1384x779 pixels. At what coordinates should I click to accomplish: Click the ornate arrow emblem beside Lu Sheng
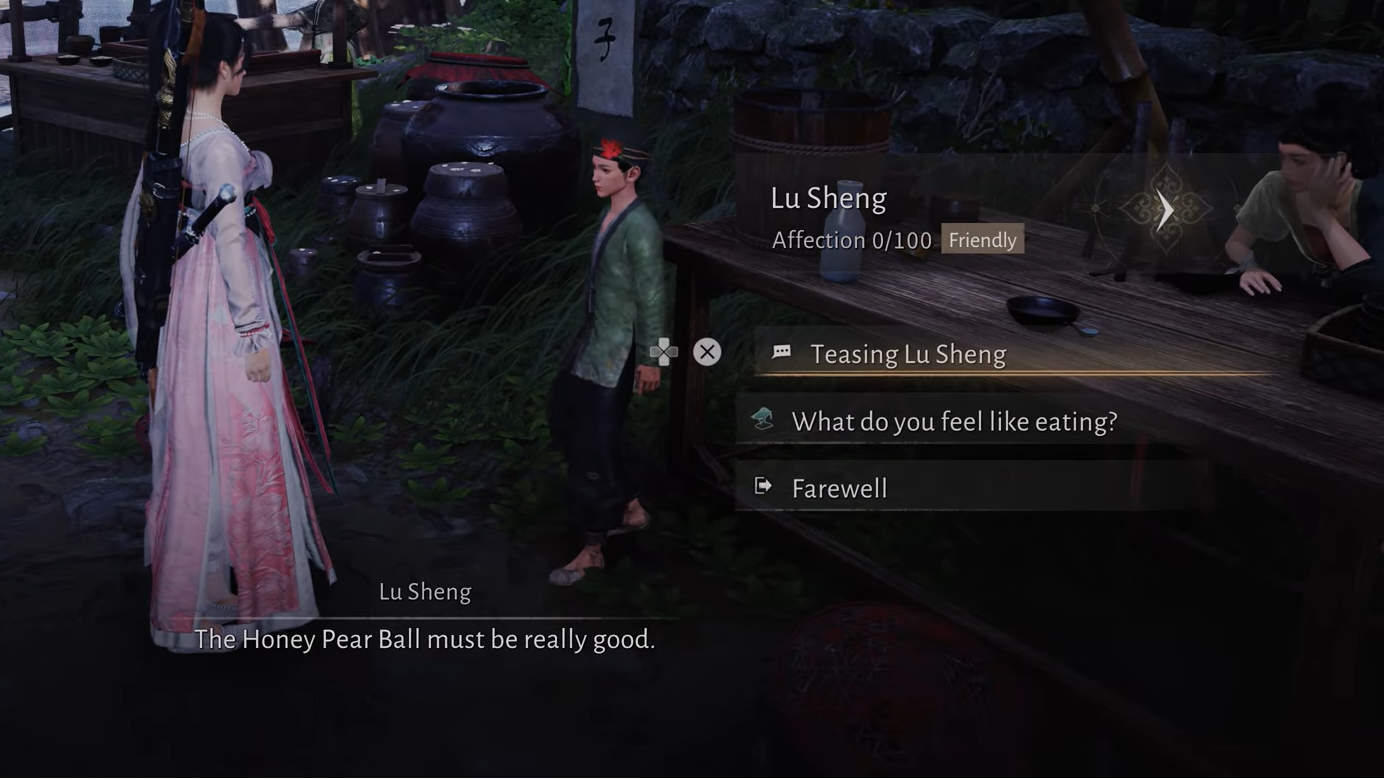click(1165, 210)
